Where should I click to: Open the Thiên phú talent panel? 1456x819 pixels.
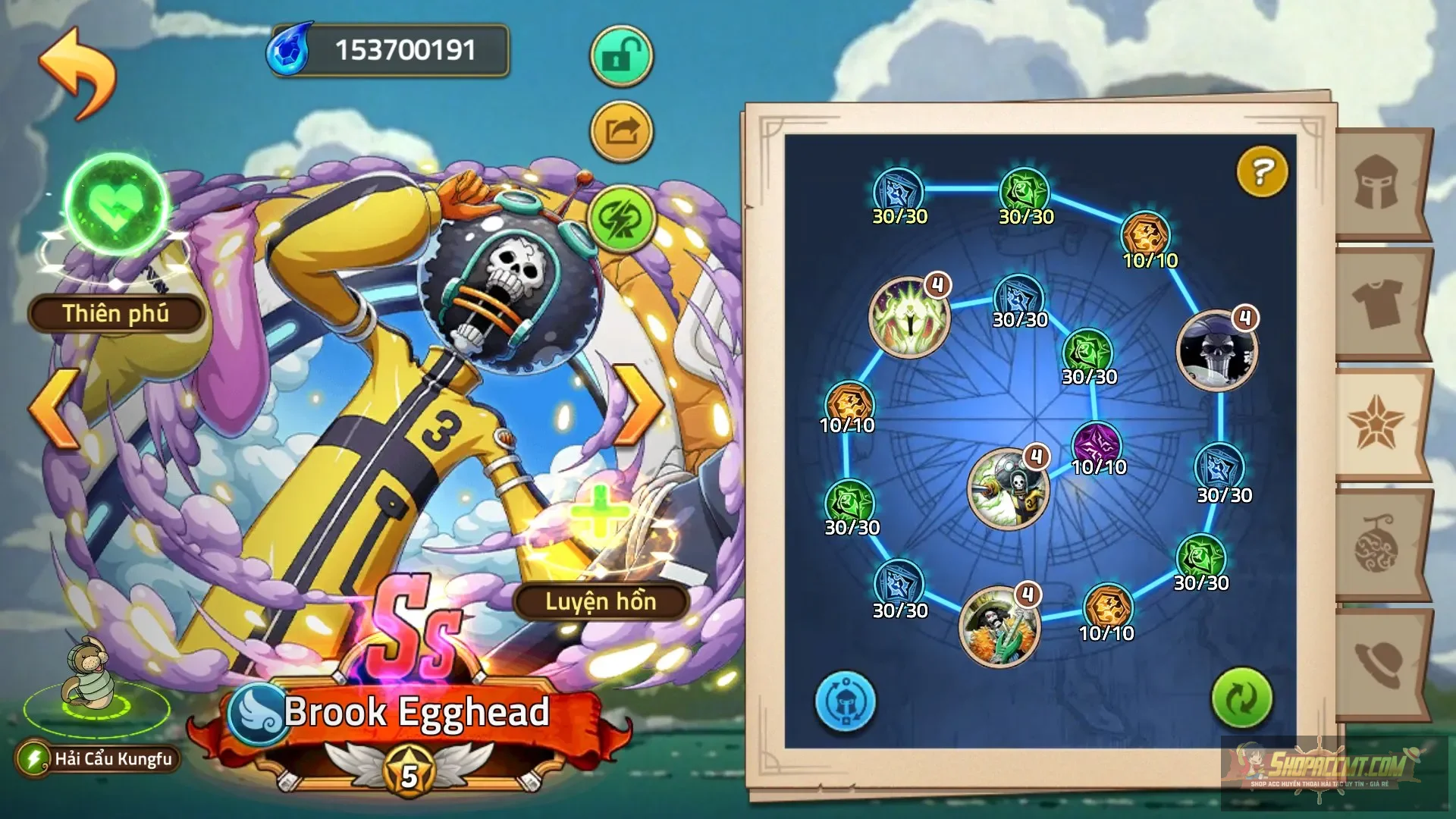tap(116, 313)
